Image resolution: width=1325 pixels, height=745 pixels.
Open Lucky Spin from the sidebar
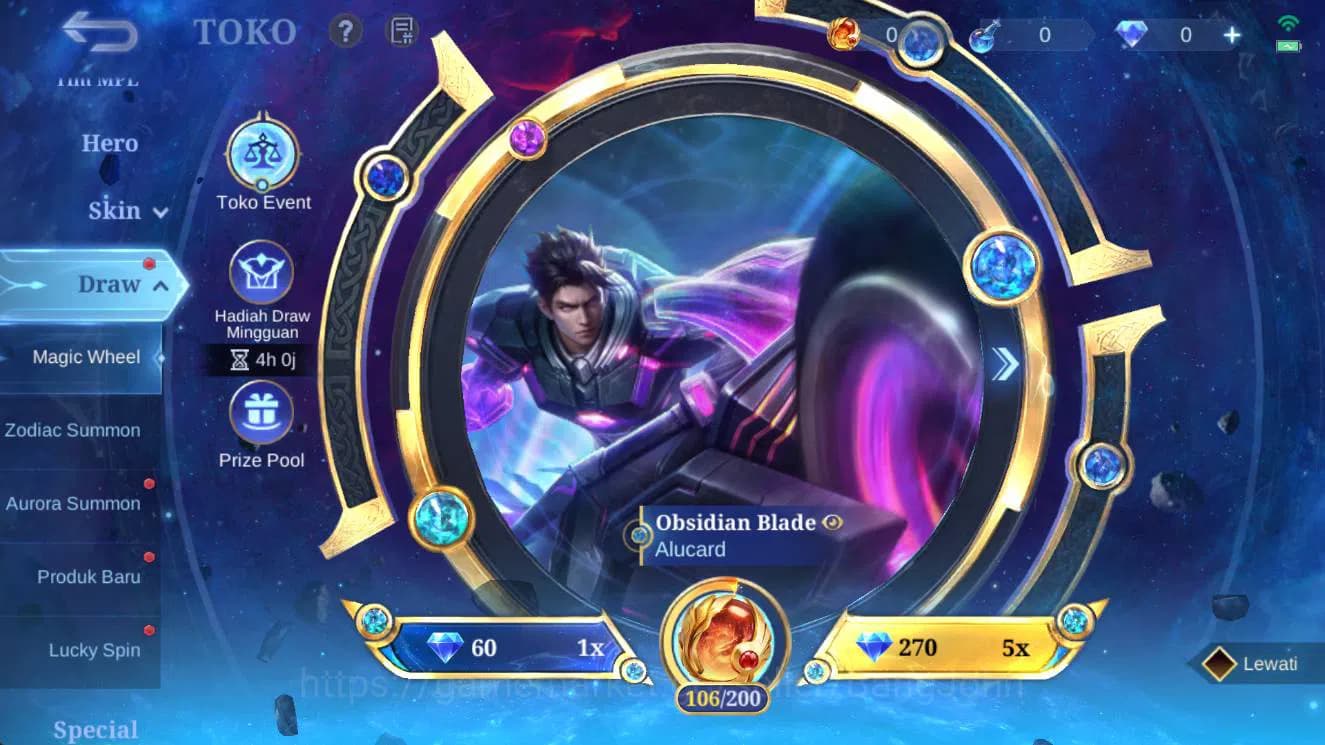95,650
